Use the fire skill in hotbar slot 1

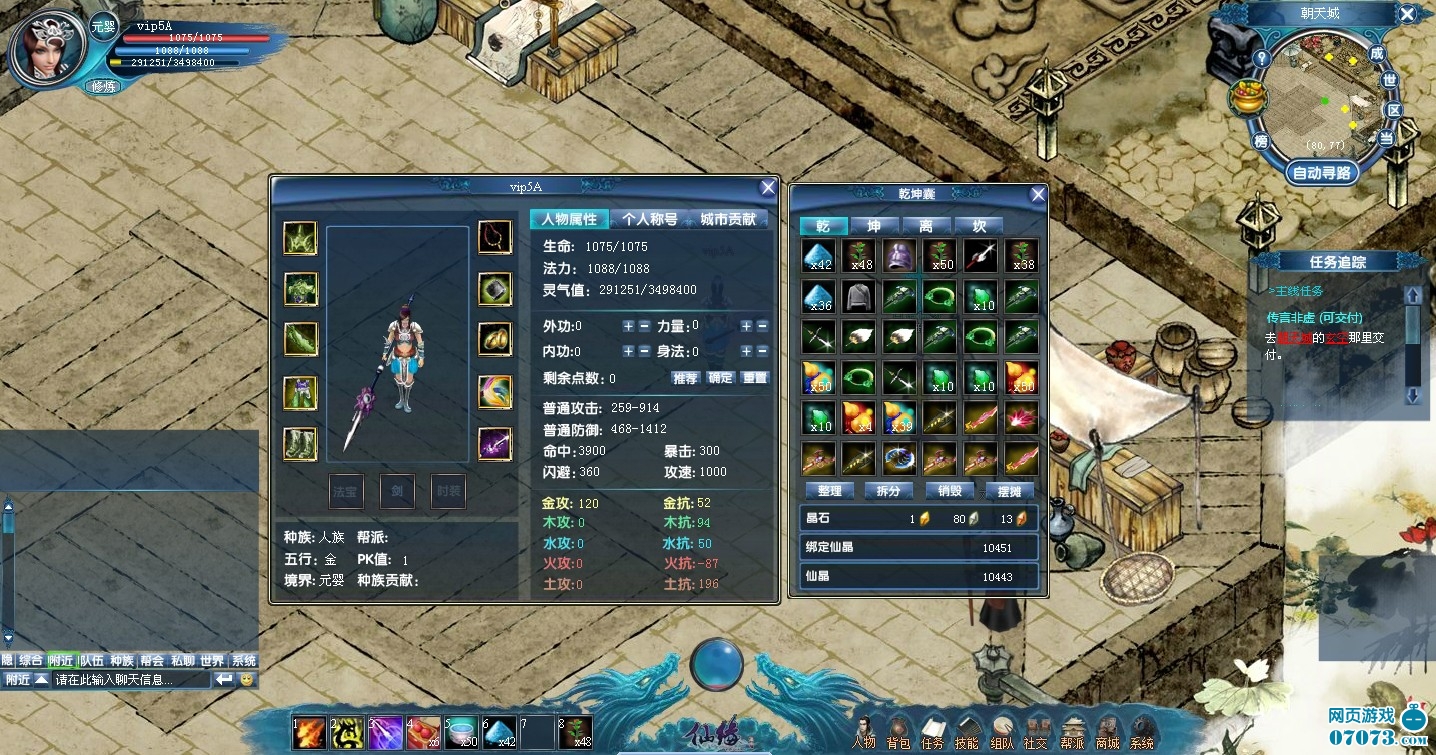(x=308, y=733)
